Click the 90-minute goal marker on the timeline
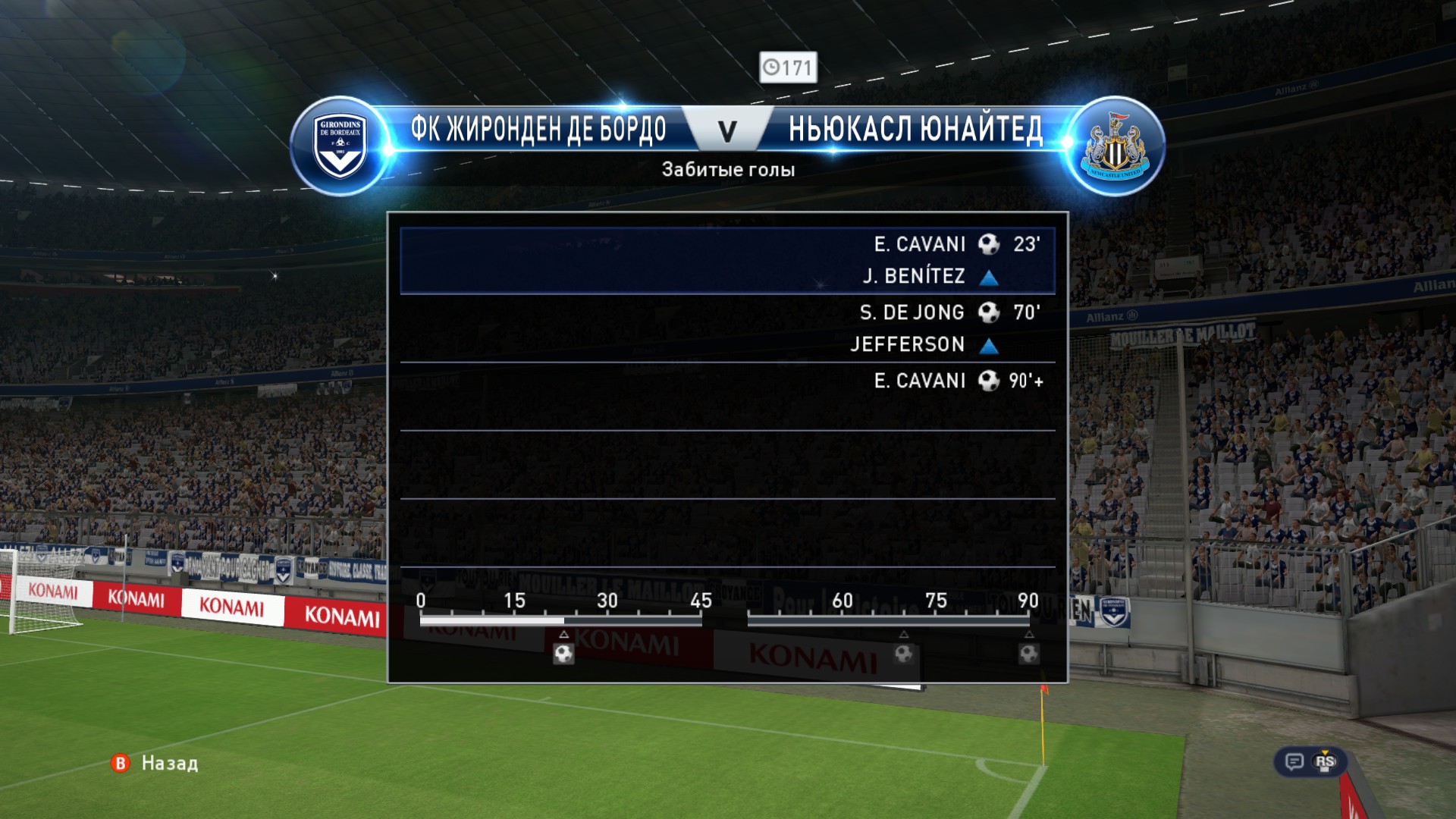Viewport: 1456px width, 819px height. coord(1029,653)
